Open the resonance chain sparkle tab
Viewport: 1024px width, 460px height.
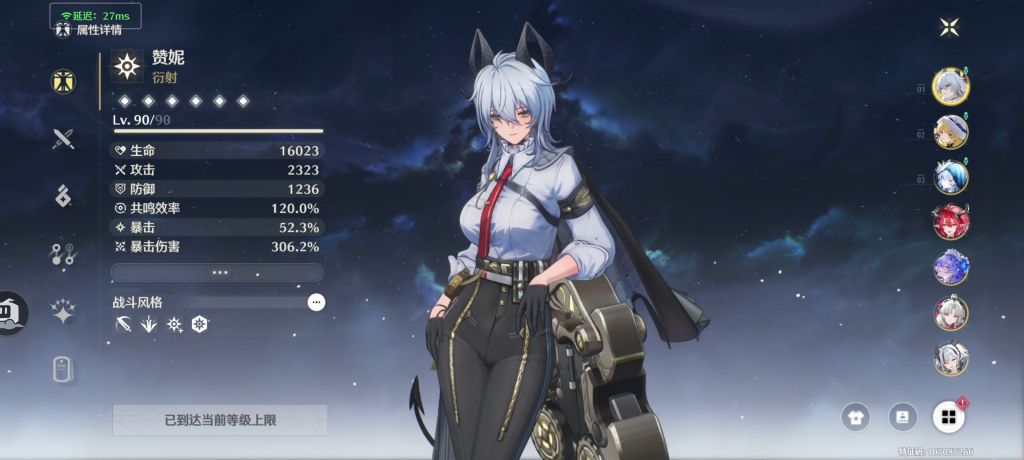click(x=64, y=312)
